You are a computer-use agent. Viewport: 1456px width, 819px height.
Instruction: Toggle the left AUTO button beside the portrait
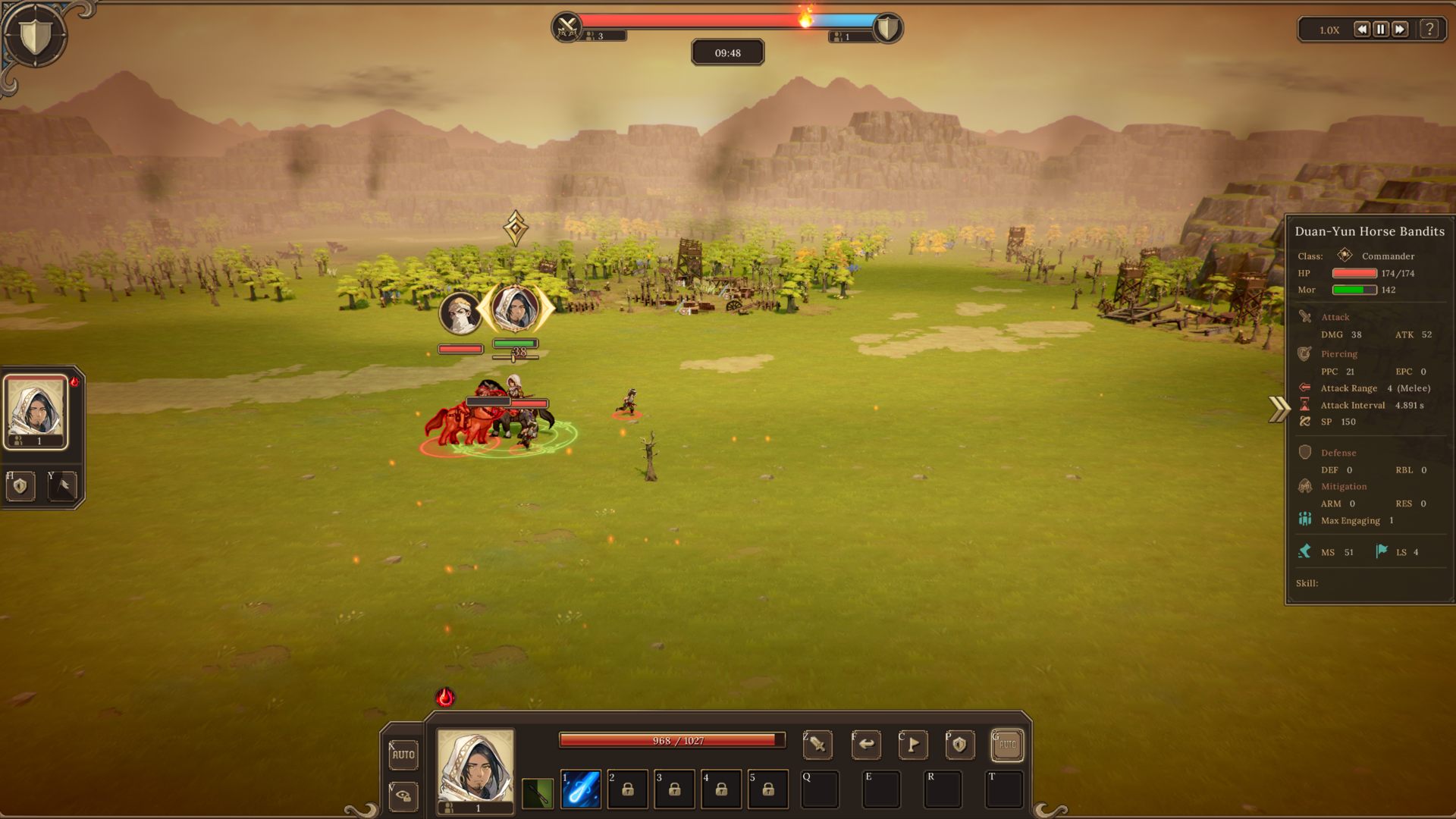[x=403, y=755]
